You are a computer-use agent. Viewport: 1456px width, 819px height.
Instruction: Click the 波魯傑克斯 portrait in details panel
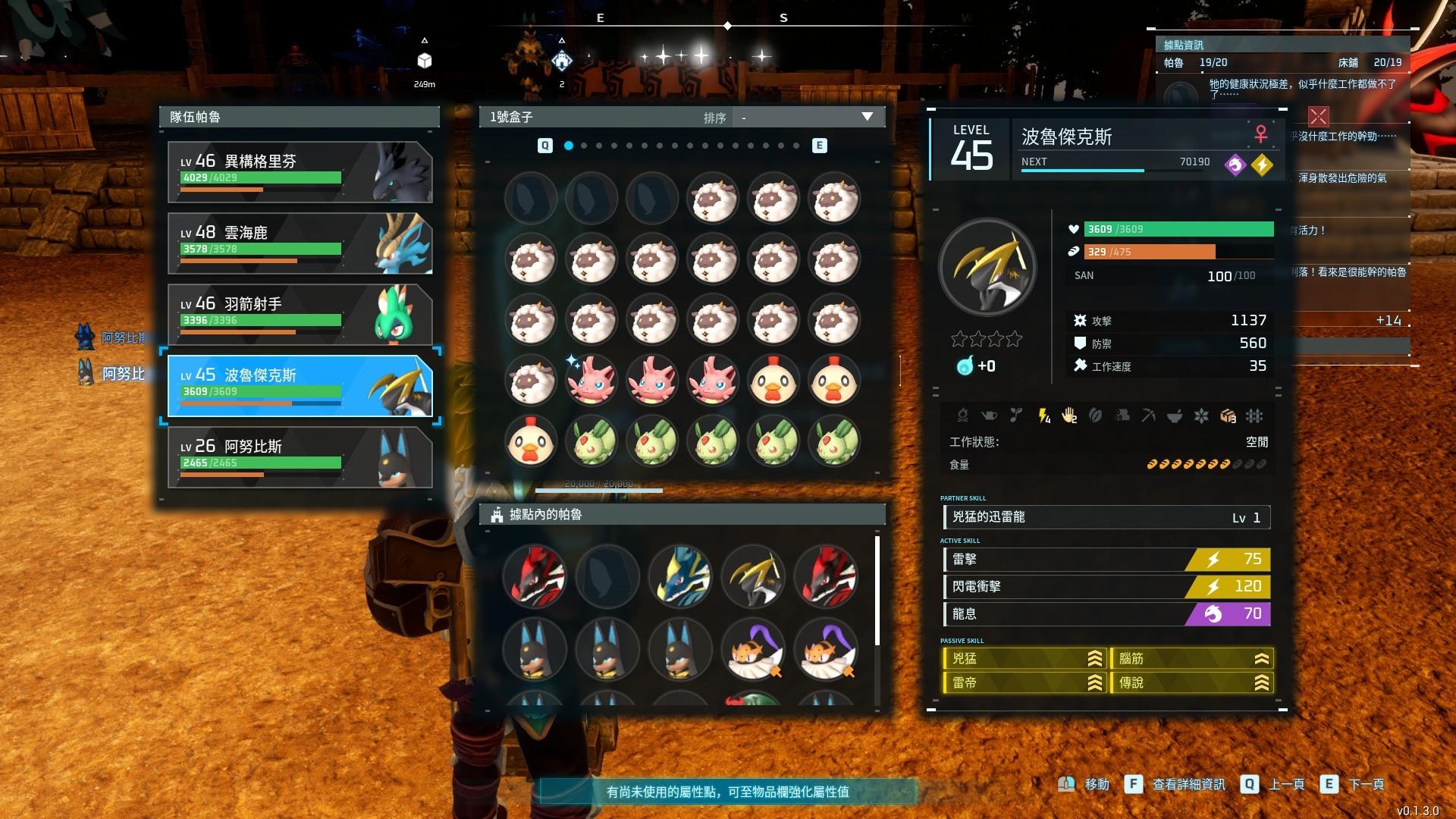987,267
